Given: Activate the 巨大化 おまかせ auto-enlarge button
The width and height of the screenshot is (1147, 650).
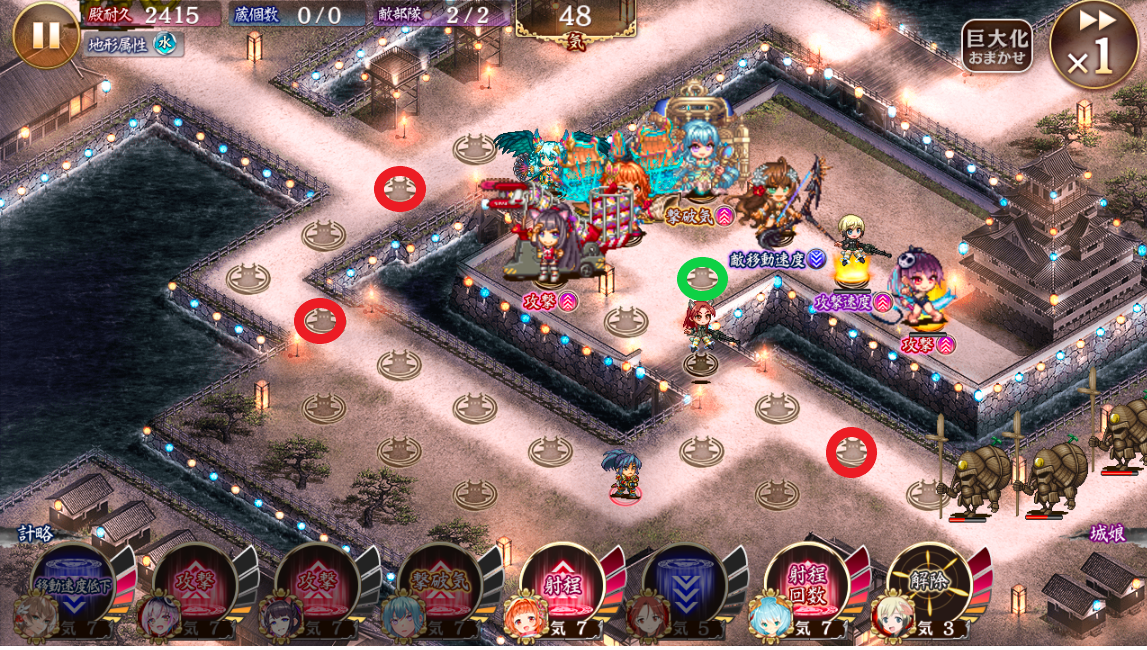Looking at the screenshot, I should click(x=997, y=47).
